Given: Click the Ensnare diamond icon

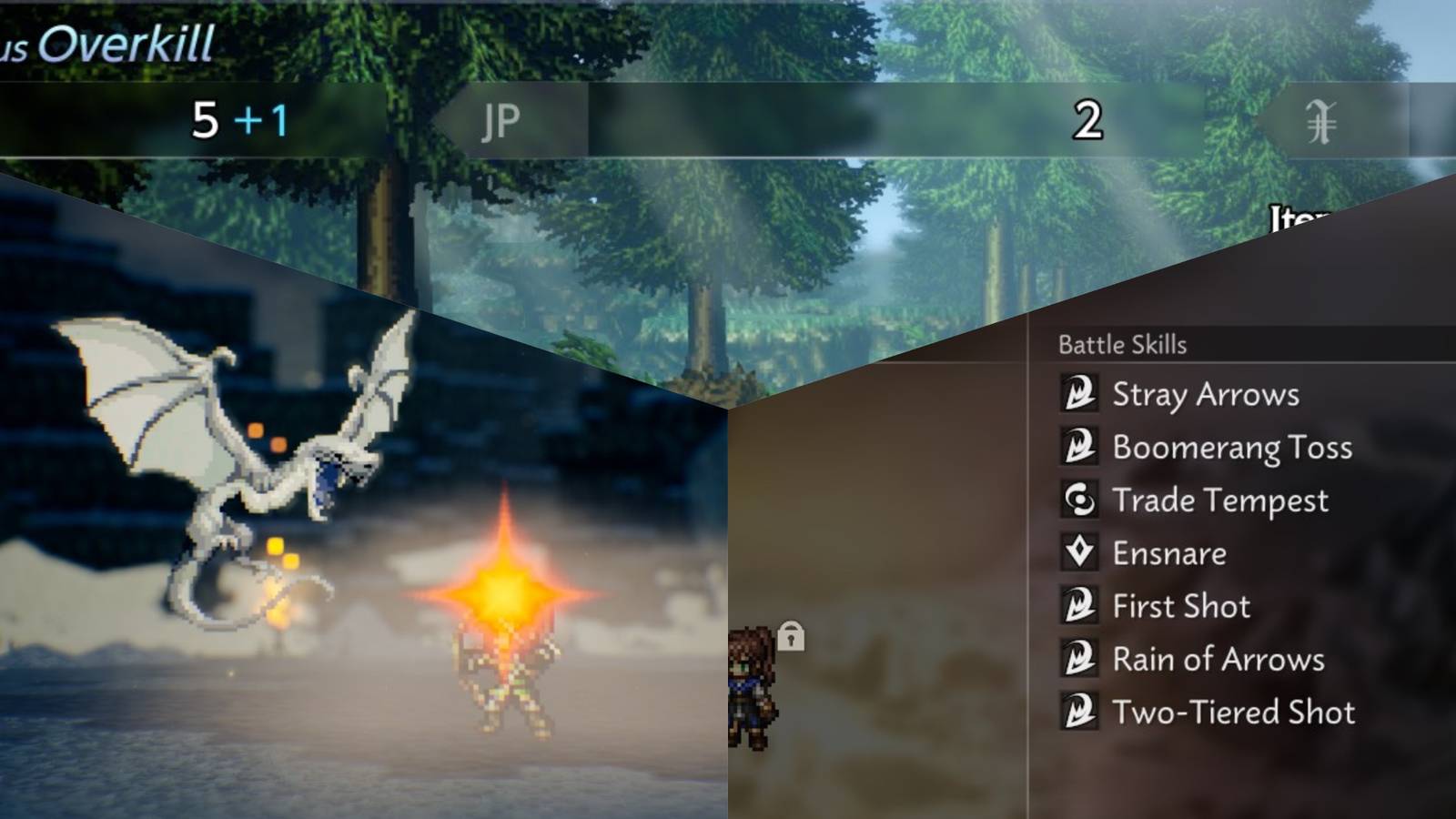Looking at the screenshot, I should [1081, 552].
